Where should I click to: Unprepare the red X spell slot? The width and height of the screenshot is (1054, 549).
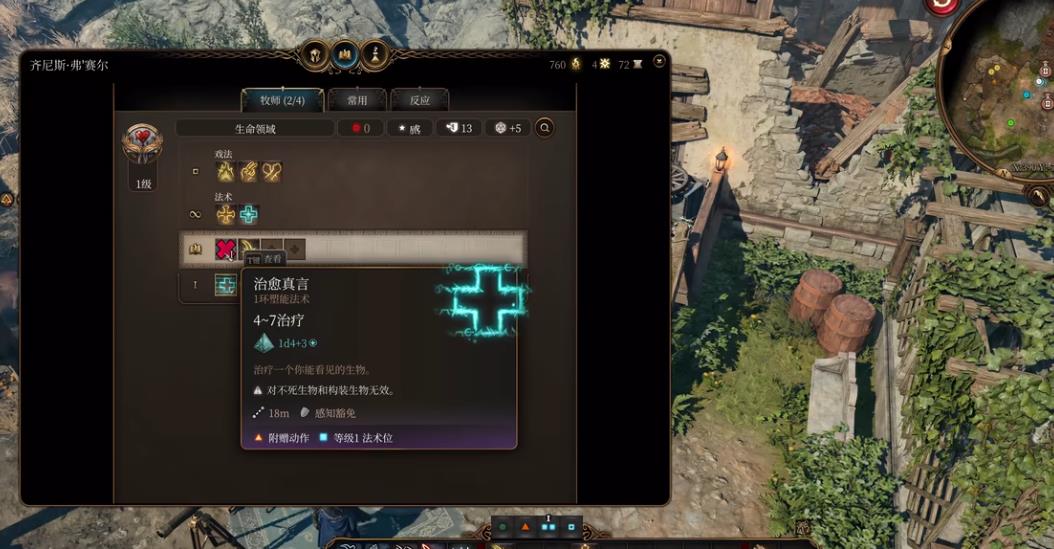tap(227, 249)
